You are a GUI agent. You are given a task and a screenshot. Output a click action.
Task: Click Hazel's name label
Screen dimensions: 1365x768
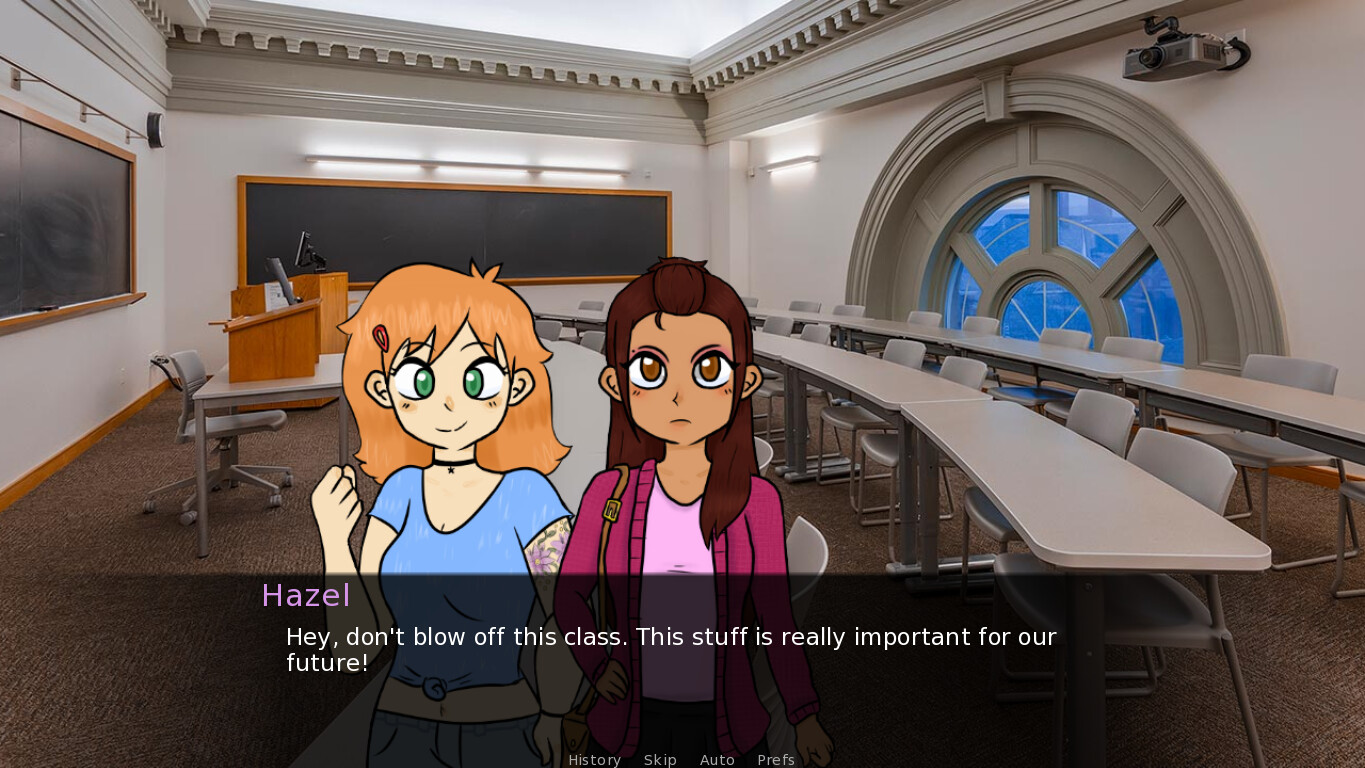pos(305,596)
